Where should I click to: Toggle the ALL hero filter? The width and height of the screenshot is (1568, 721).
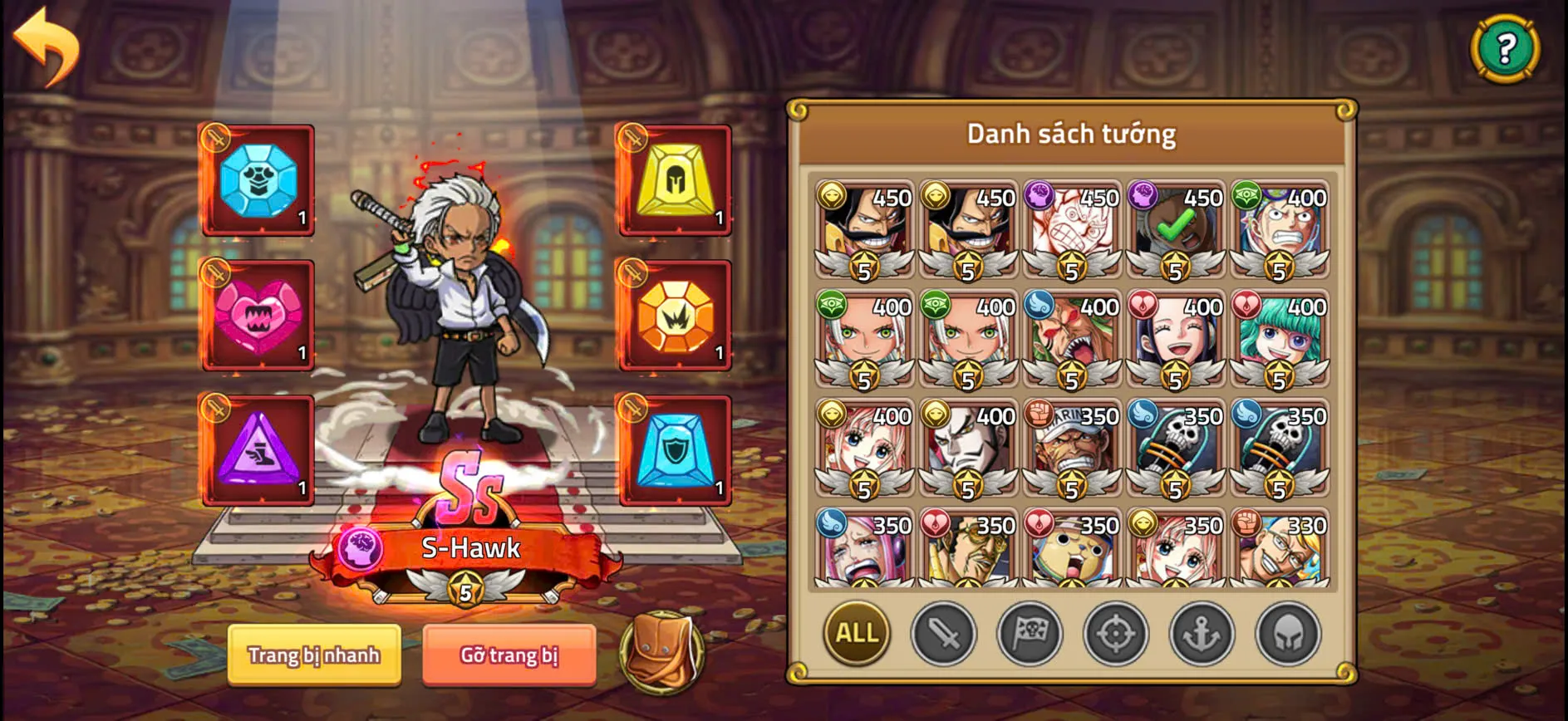(x=856, y=634)
